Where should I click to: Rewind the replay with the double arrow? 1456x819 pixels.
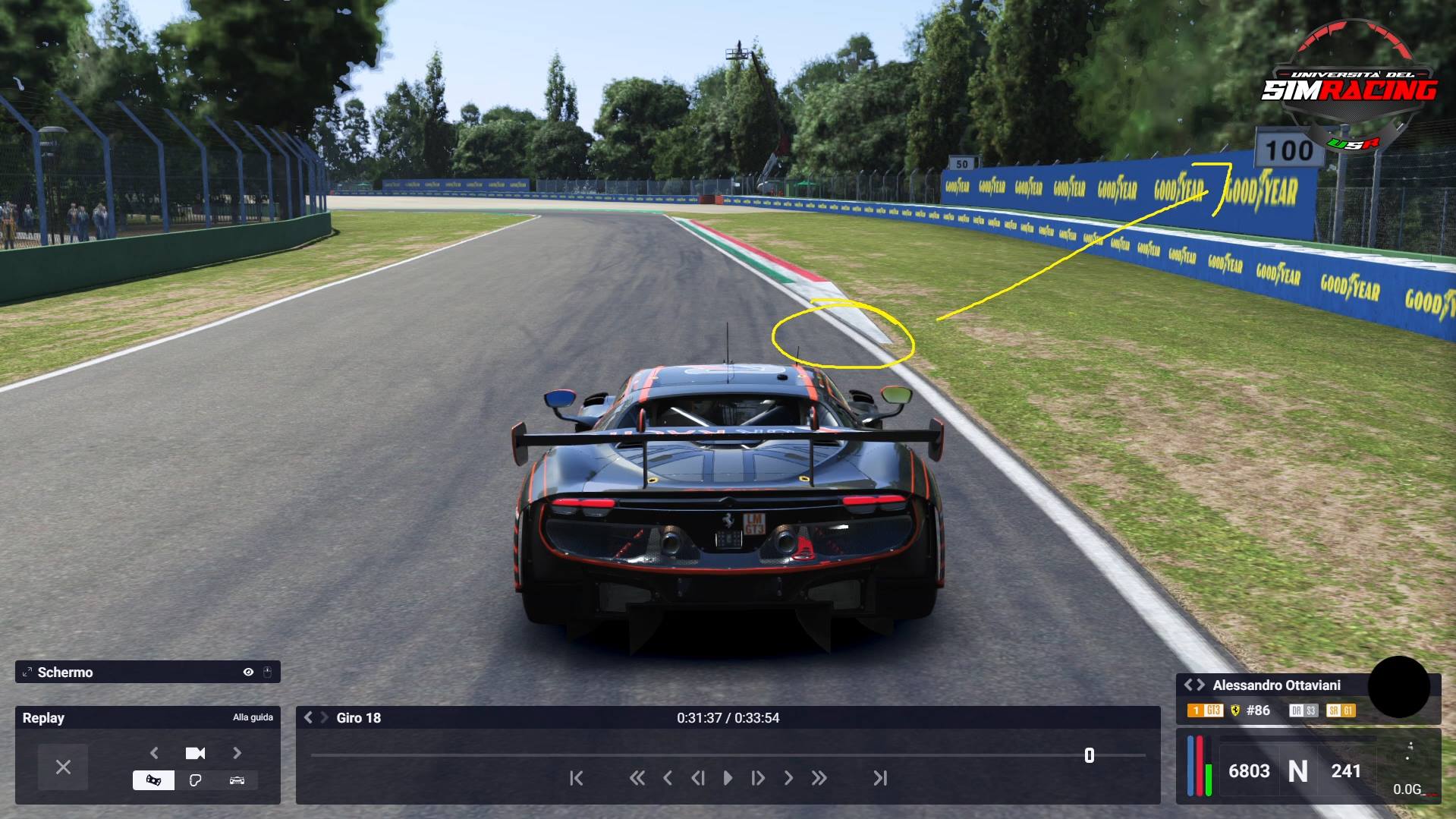637,778
